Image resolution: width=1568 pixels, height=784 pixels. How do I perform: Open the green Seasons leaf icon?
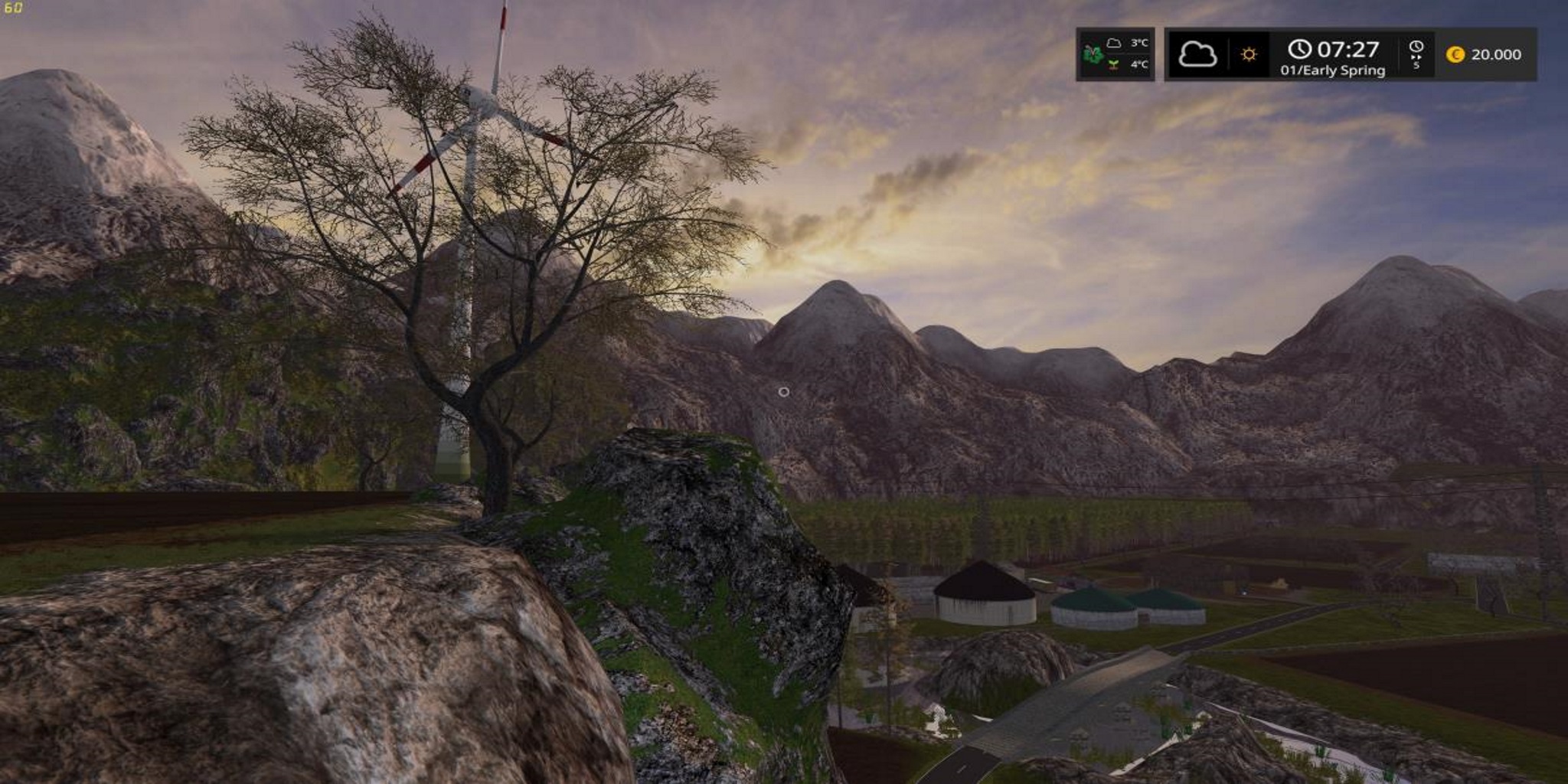(x=1093, y=54)
